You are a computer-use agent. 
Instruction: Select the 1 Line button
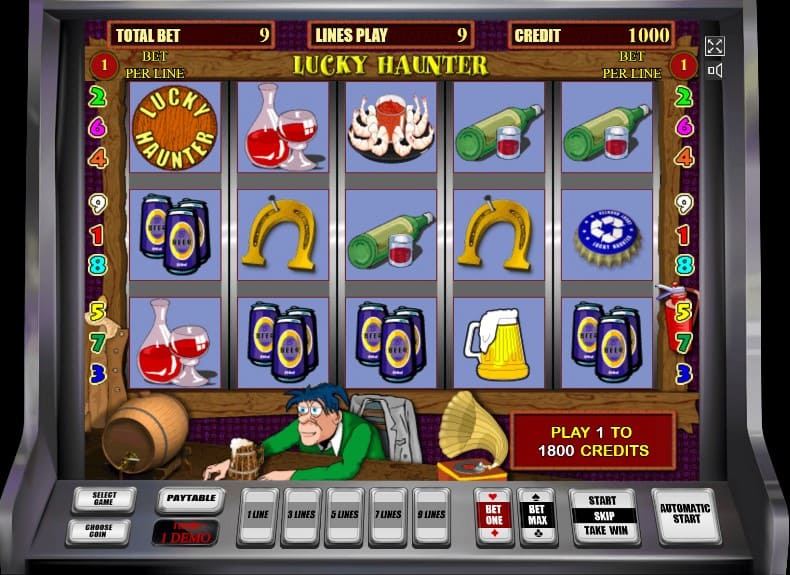[257, 516]
